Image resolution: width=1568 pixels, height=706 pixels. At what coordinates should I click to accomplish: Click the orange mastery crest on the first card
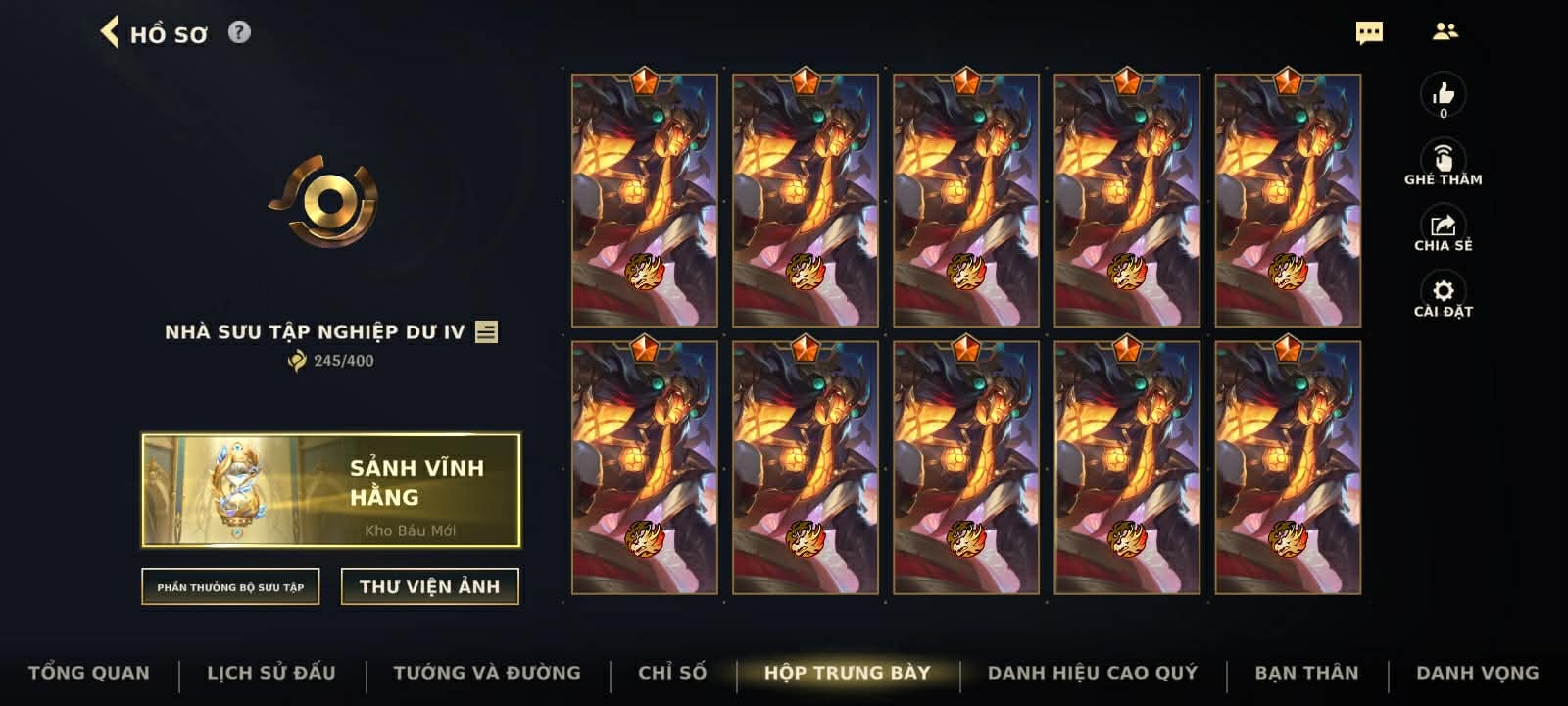pyautogui.click(x=642, y=82)
